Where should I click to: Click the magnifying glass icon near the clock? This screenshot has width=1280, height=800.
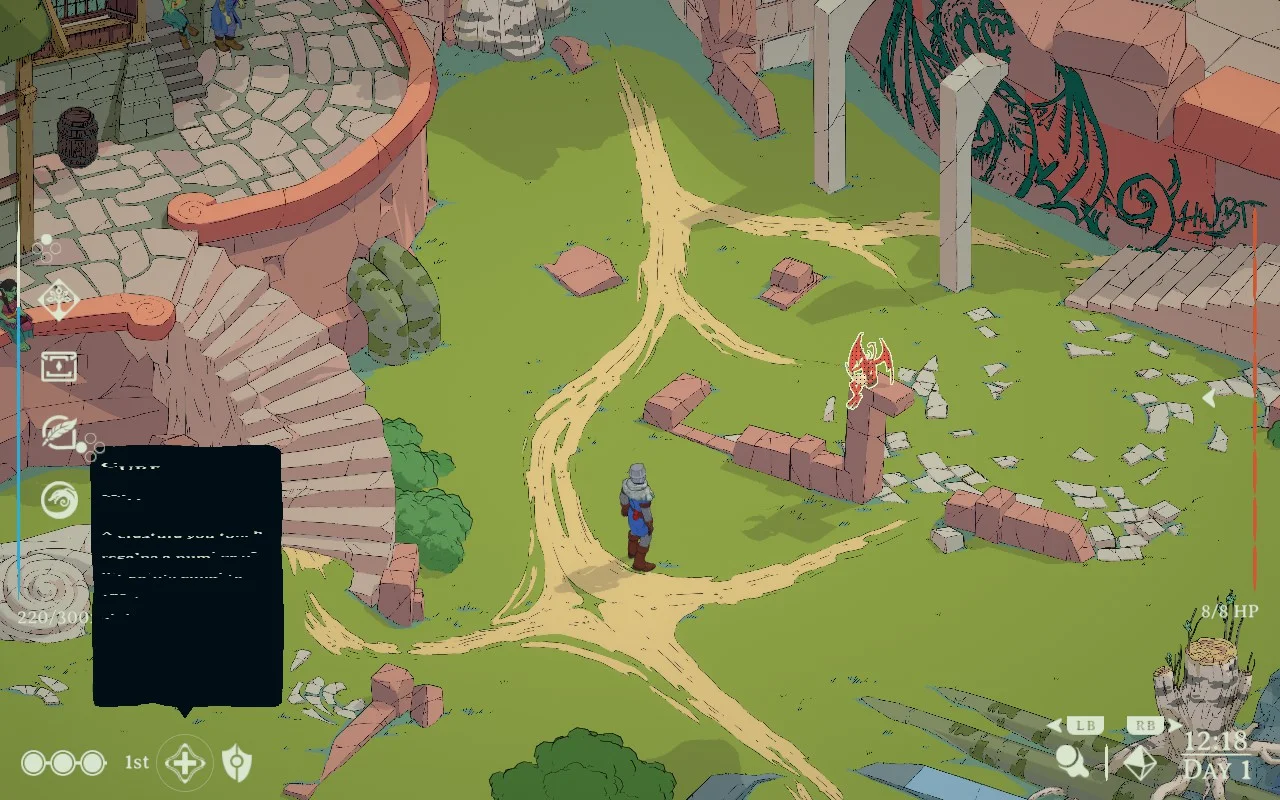click(1073, 762)
